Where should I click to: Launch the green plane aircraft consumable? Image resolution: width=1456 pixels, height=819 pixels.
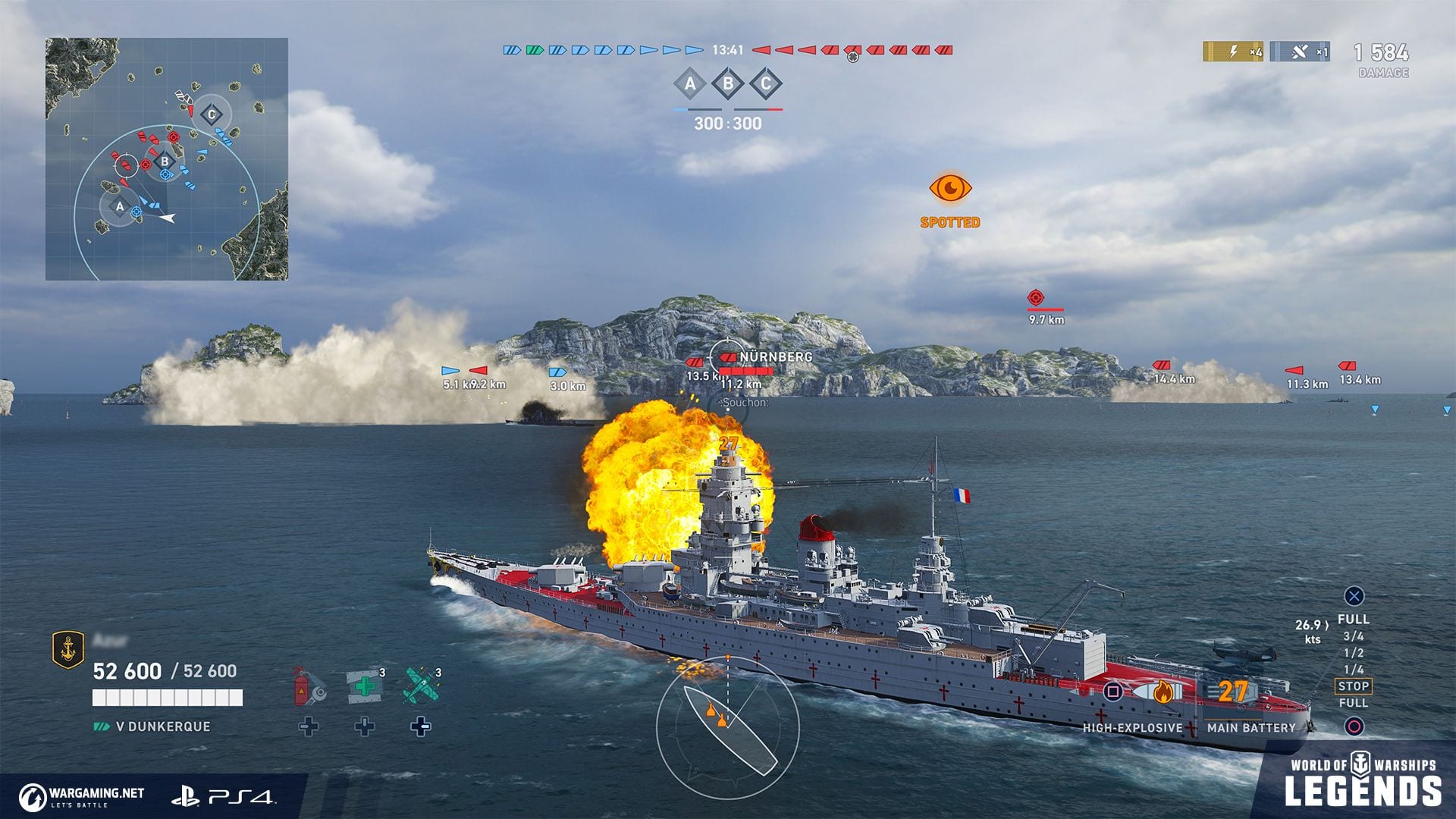pos(421,686)
